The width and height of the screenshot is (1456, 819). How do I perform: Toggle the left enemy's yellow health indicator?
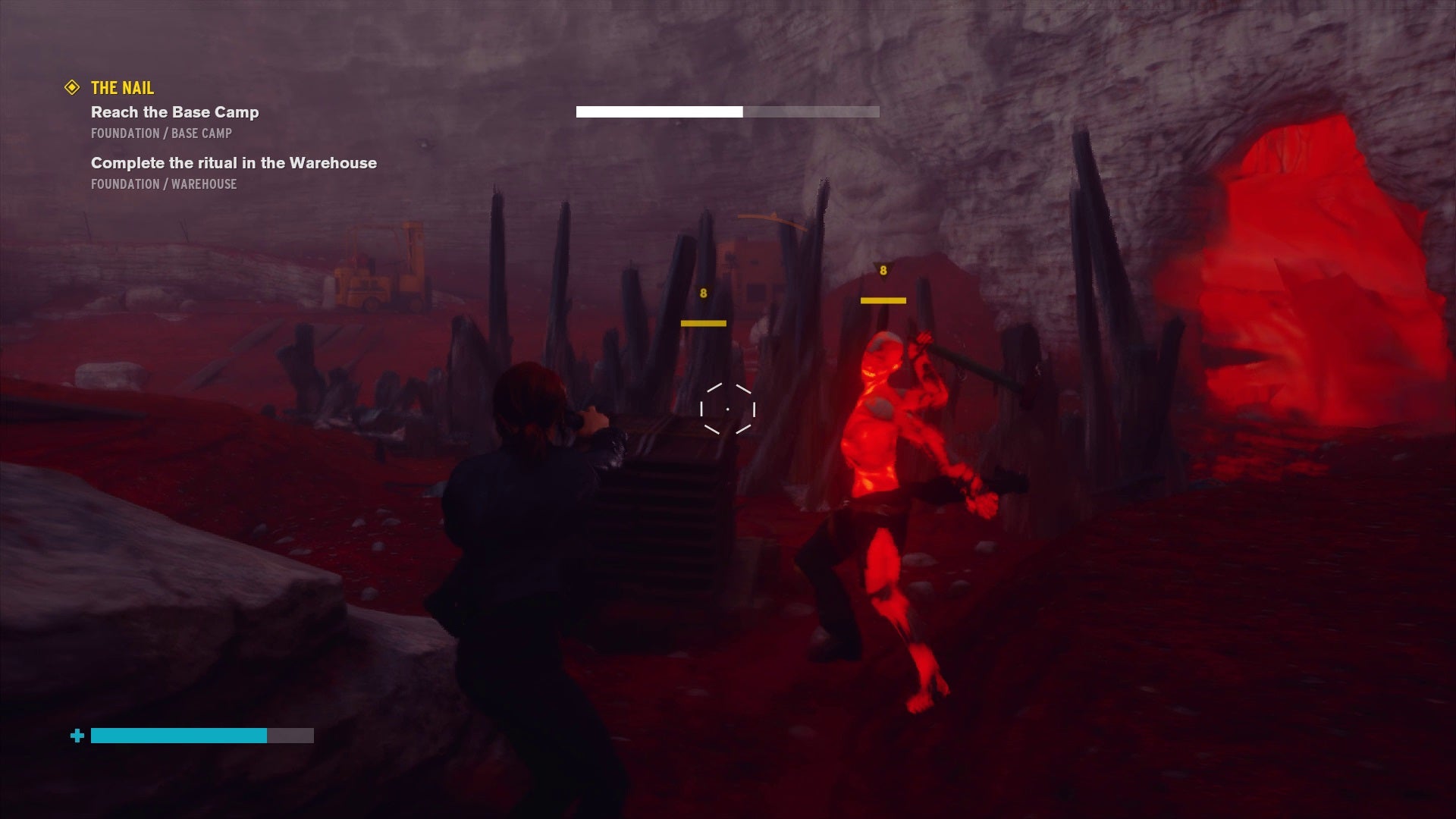pyautogui.click(x=702, y=322)
